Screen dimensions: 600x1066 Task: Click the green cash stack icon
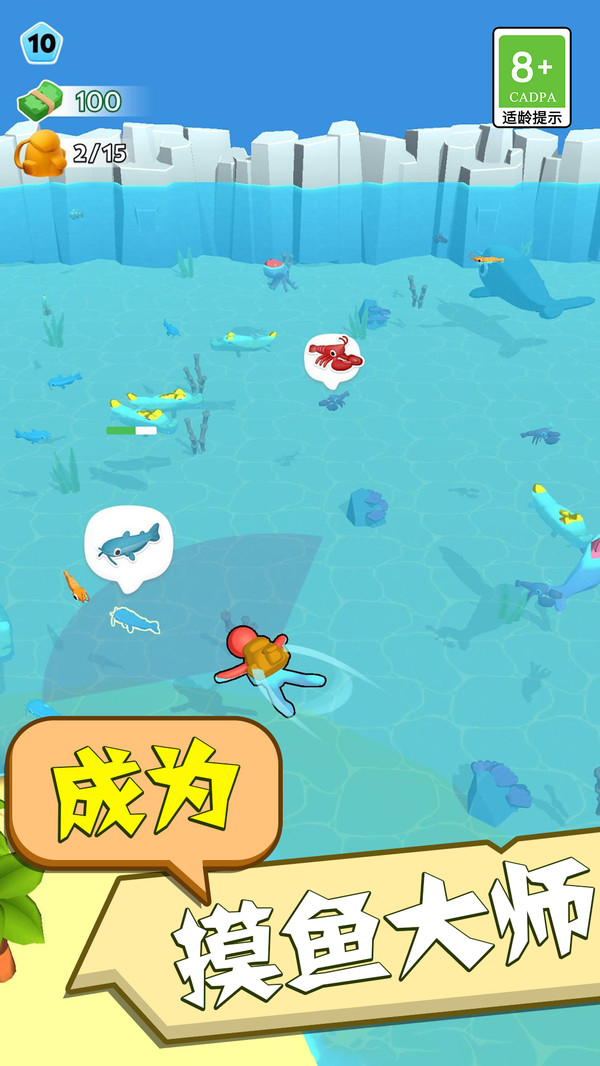point(41,101)
